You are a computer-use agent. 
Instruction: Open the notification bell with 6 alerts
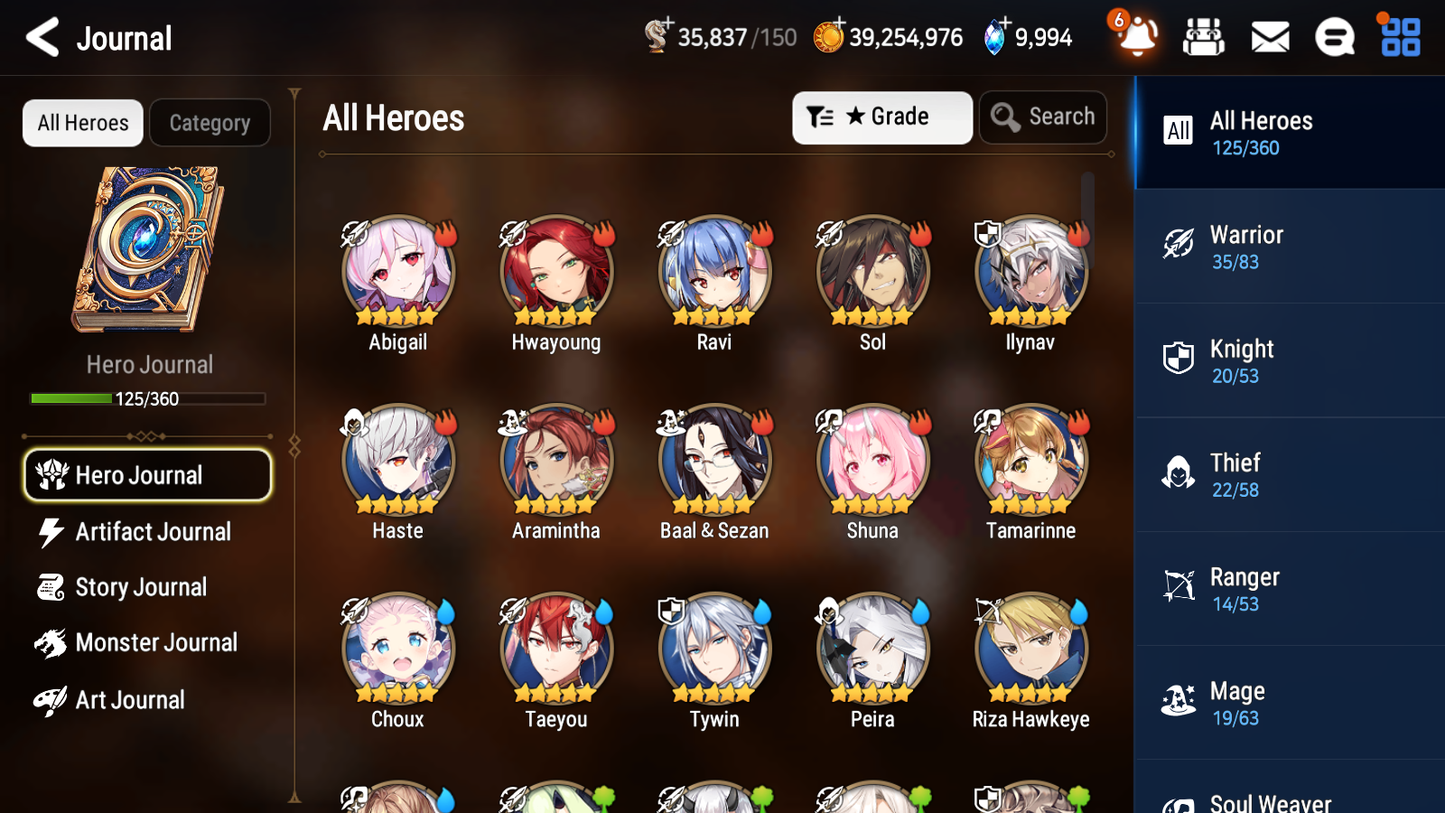(1136, 36)
